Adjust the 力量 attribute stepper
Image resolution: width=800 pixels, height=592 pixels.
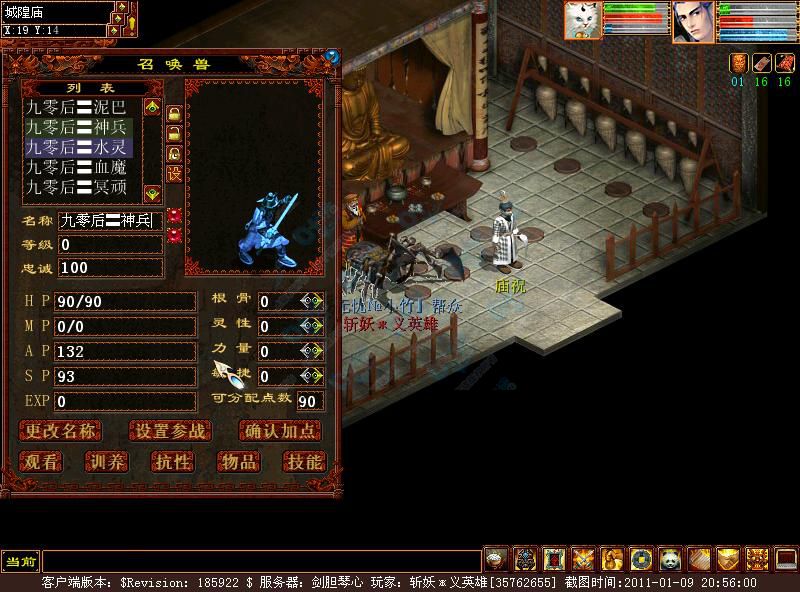tap(311, 351)
